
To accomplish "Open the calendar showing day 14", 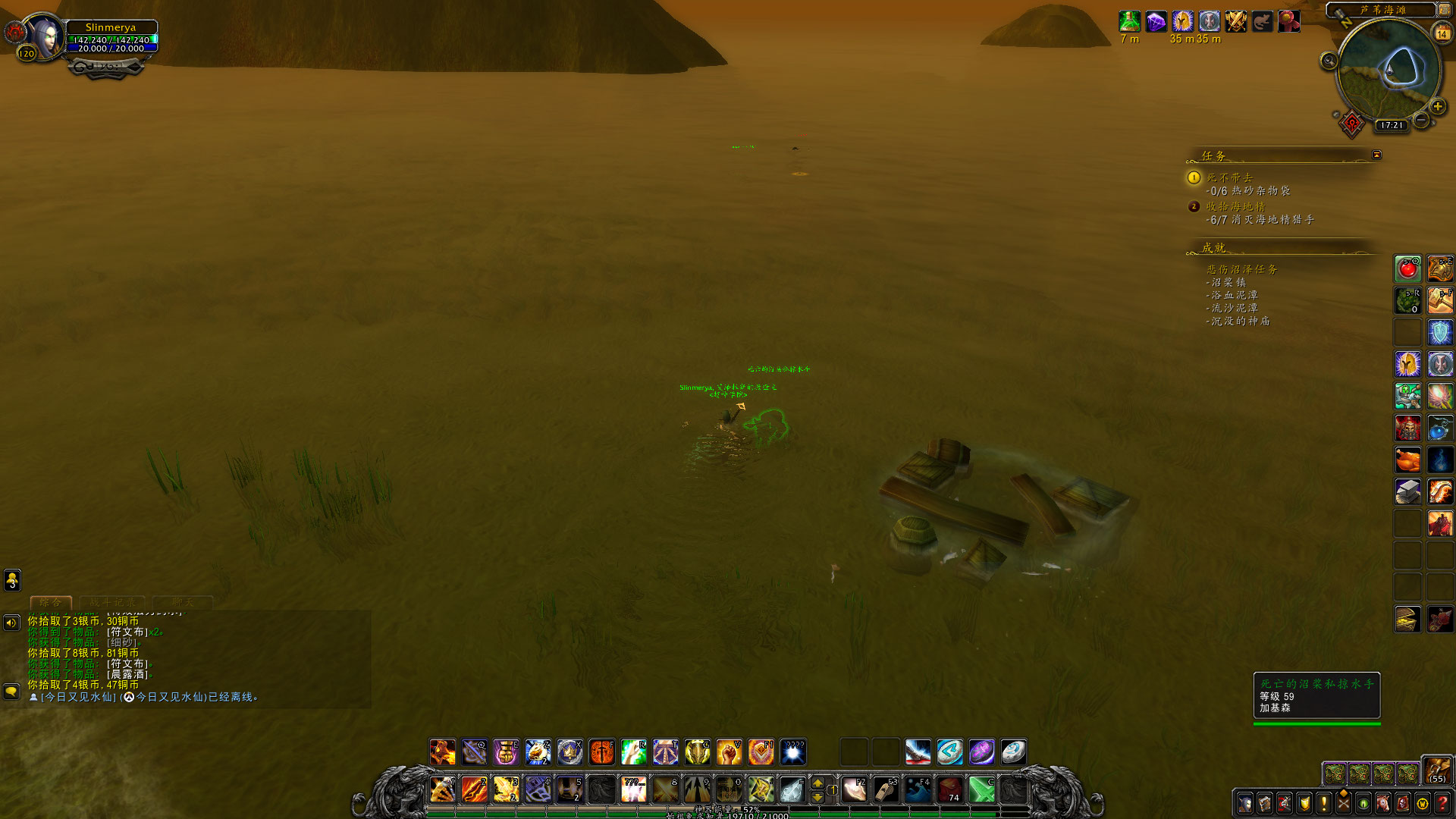I will coord(1442,33).
